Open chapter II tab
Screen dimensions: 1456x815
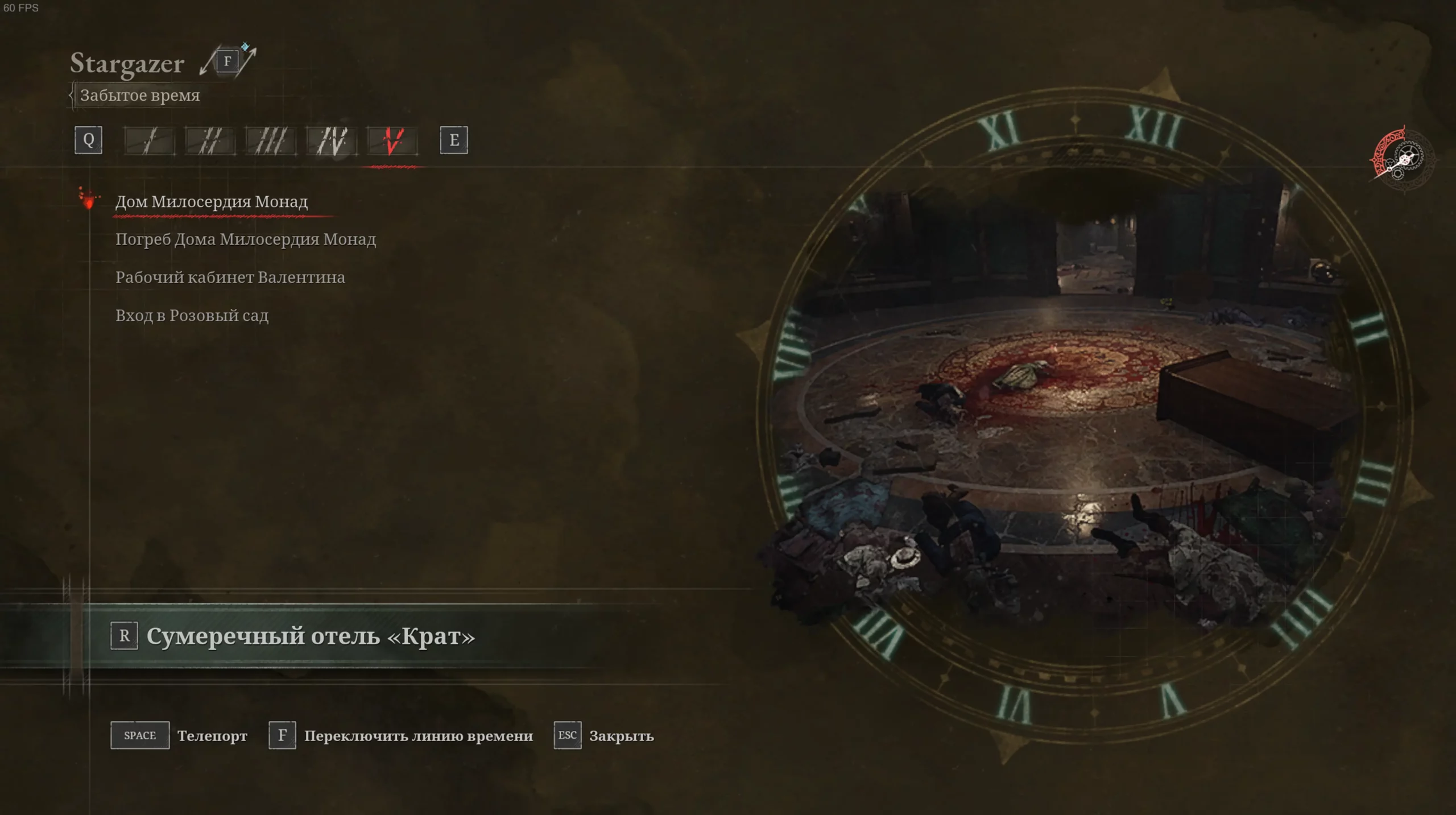(x=210, y=140)
